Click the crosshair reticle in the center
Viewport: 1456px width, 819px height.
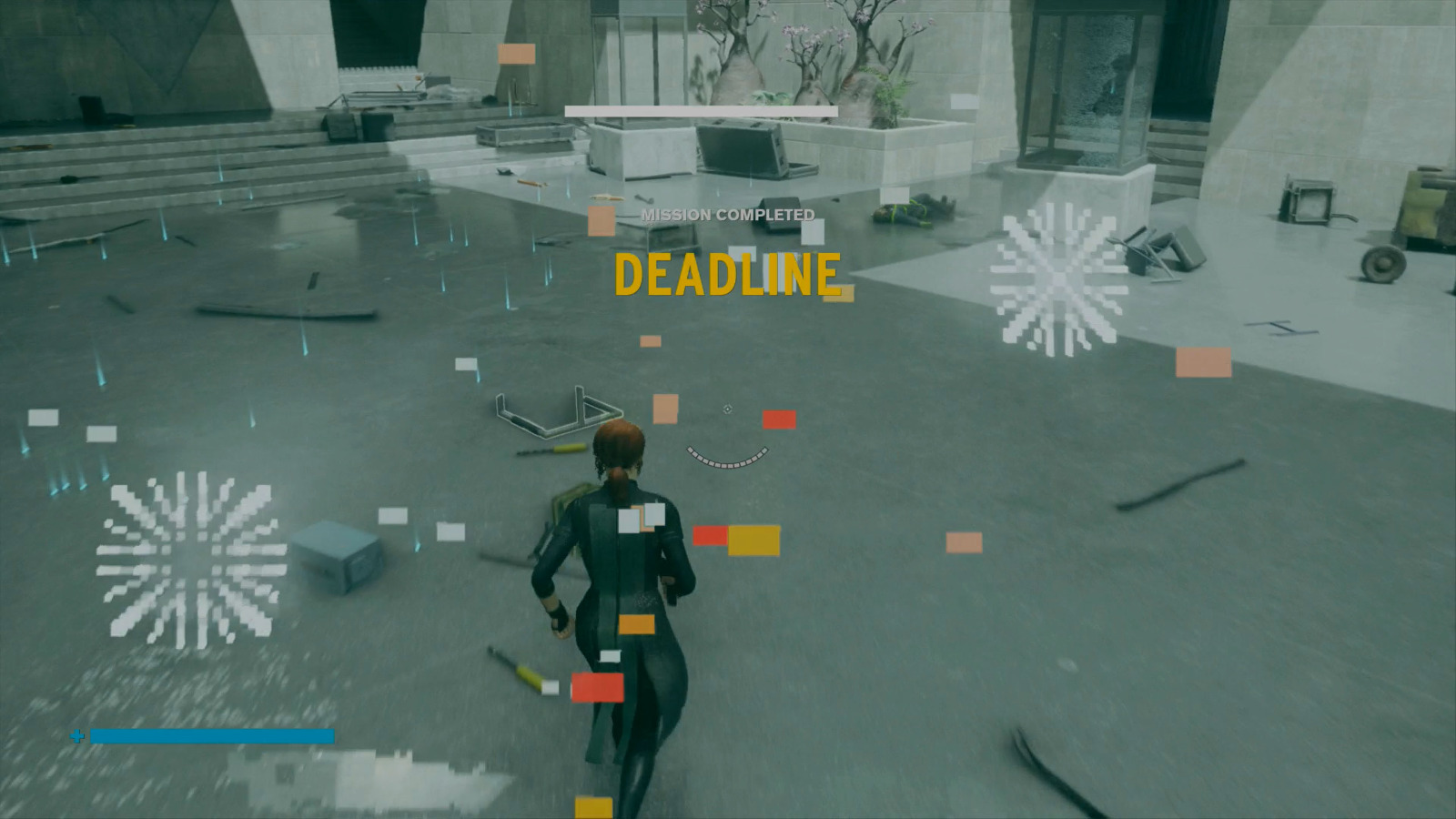pos(728,409)
